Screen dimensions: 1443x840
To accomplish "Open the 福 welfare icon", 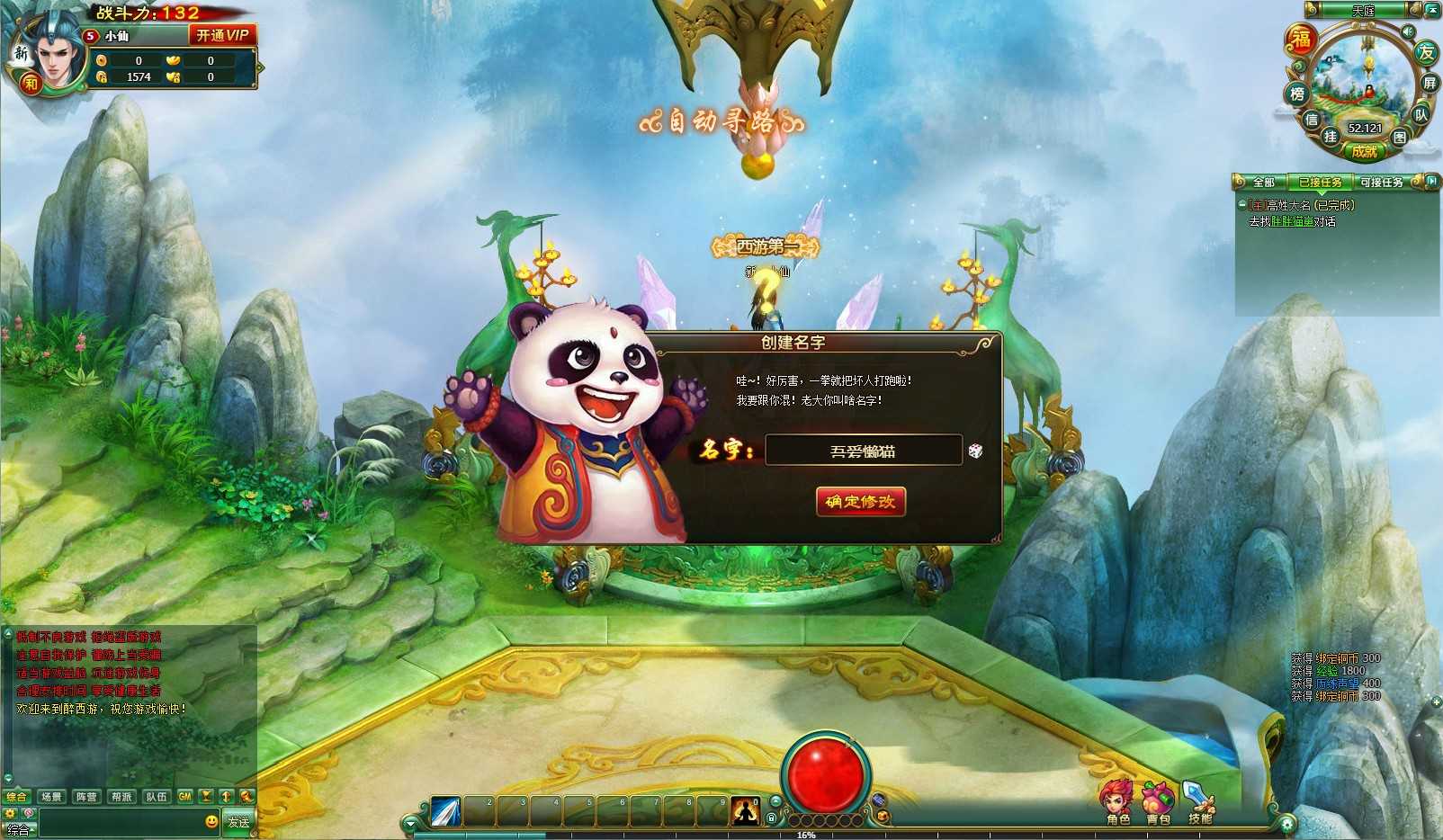I will click(x=1301, y=40).
